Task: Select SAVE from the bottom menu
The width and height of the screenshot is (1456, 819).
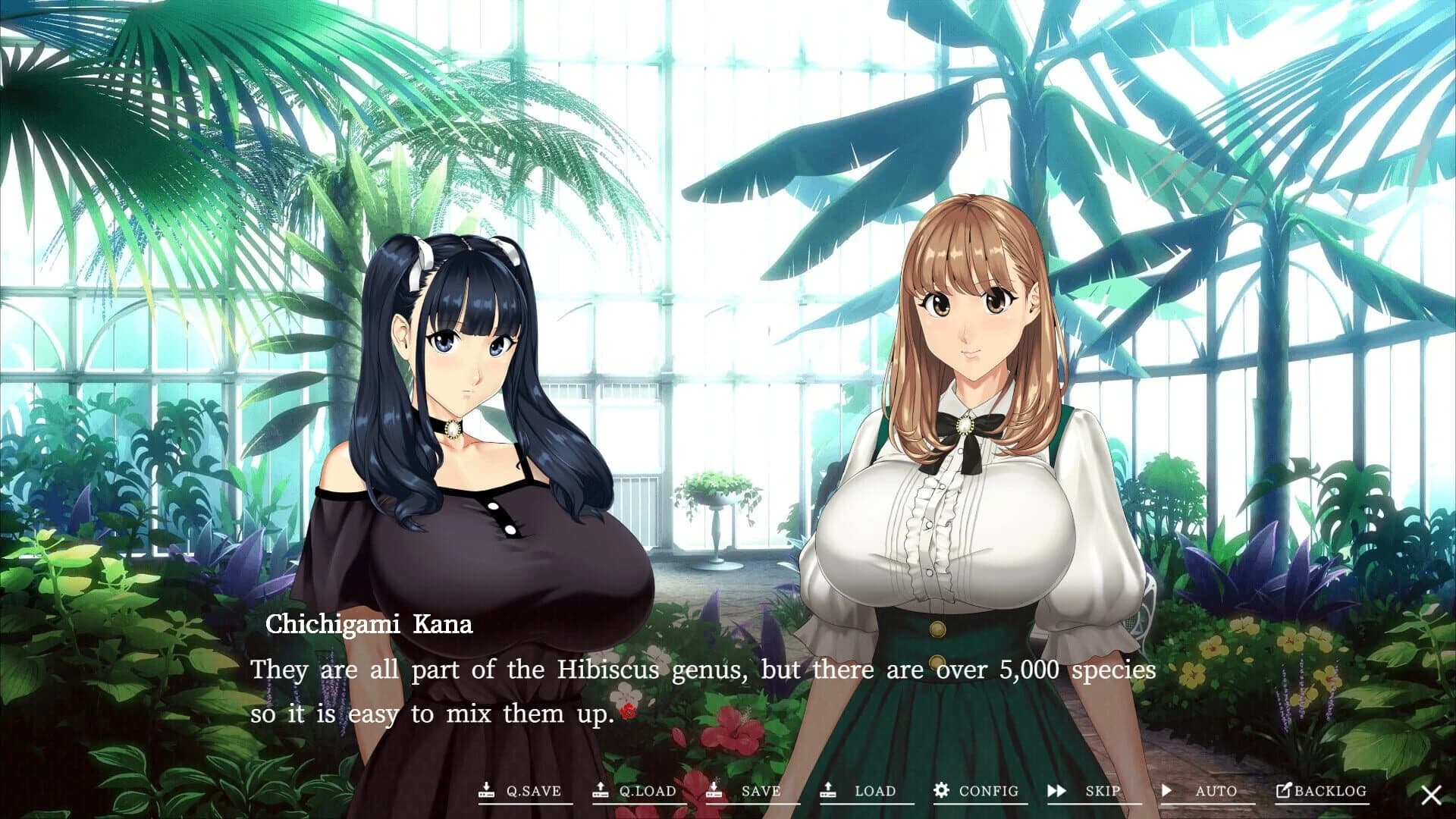Action: coord(758,791)
